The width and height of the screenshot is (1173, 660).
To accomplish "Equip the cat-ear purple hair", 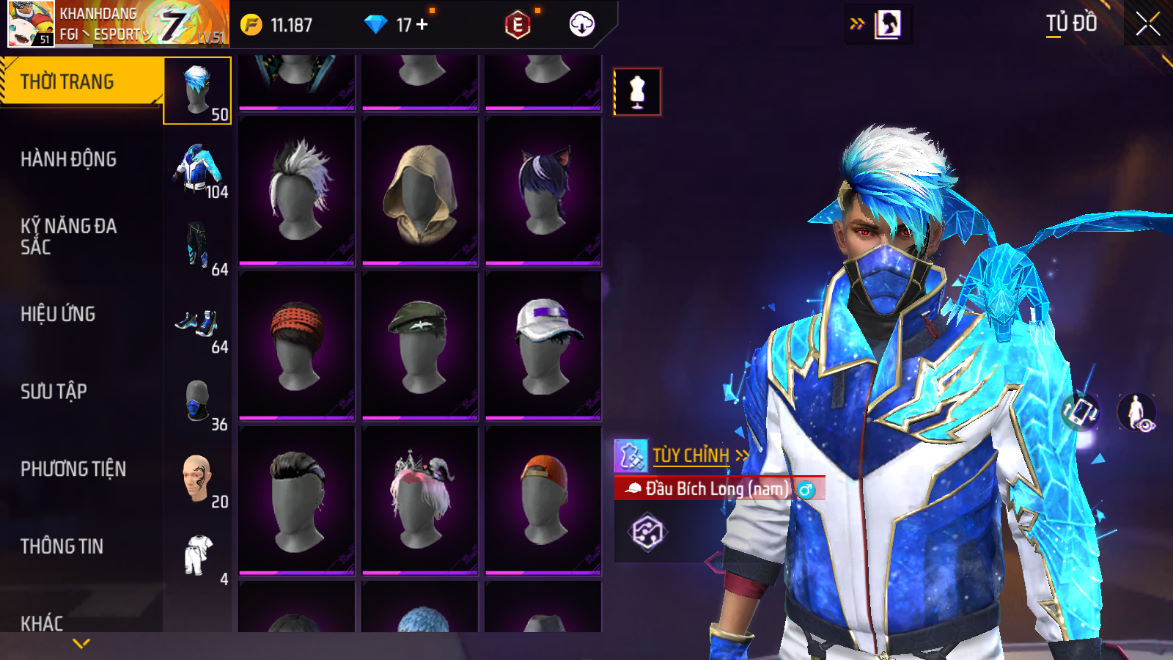I will [543, 190].
